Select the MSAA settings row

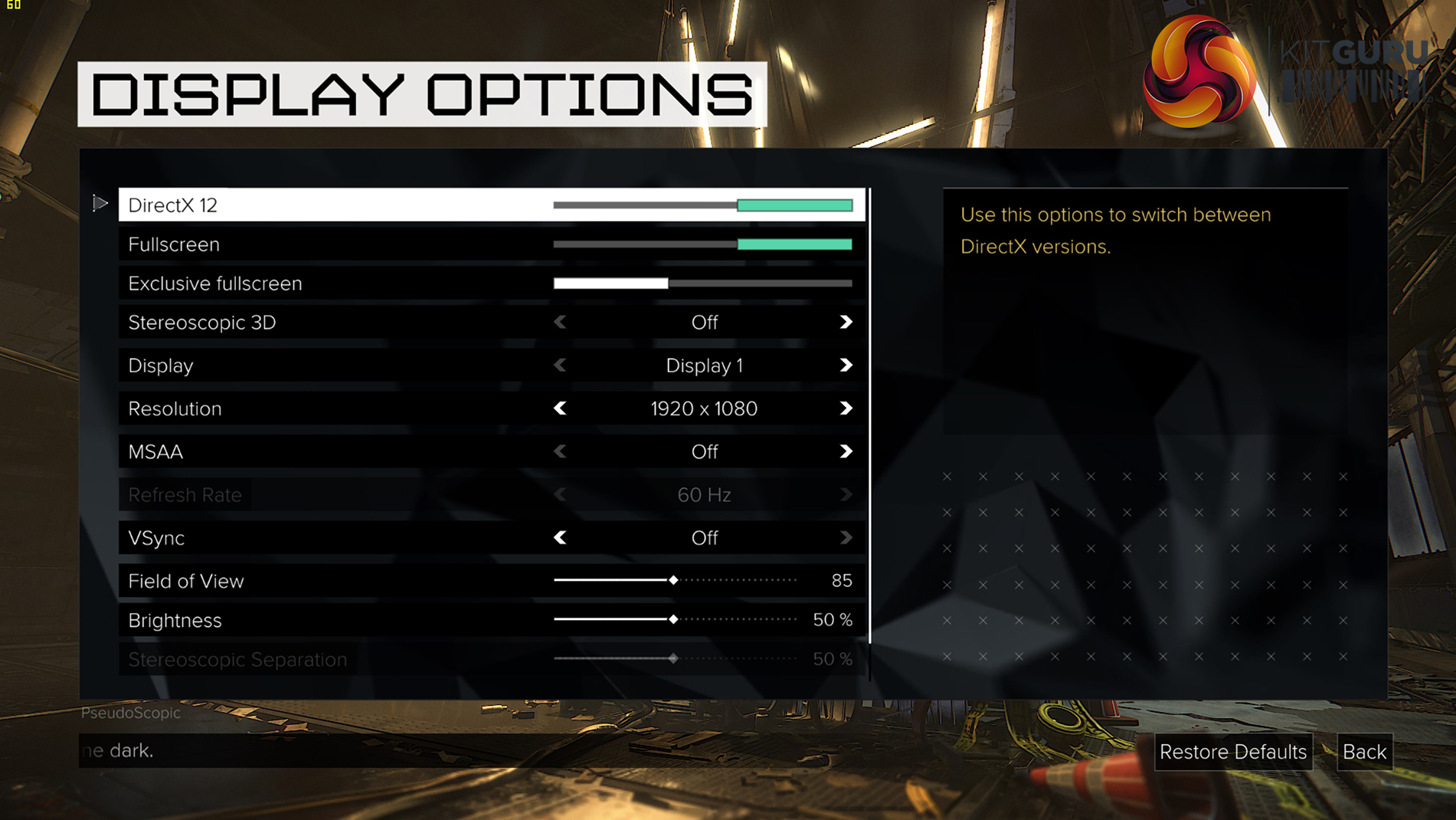click(x=155, y=452)
